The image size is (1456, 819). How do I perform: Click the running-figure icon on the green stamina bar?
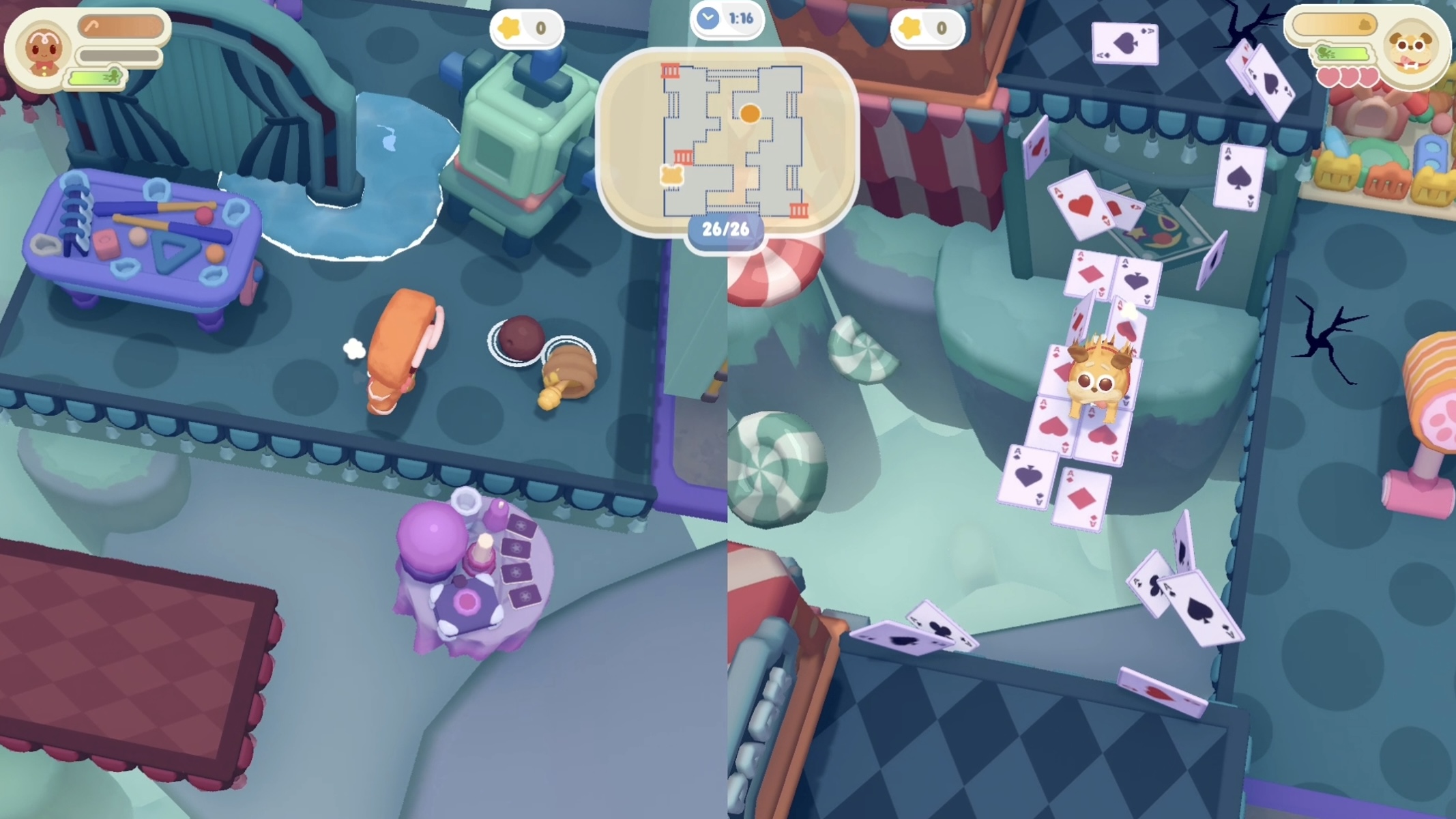tap(114, 76)
